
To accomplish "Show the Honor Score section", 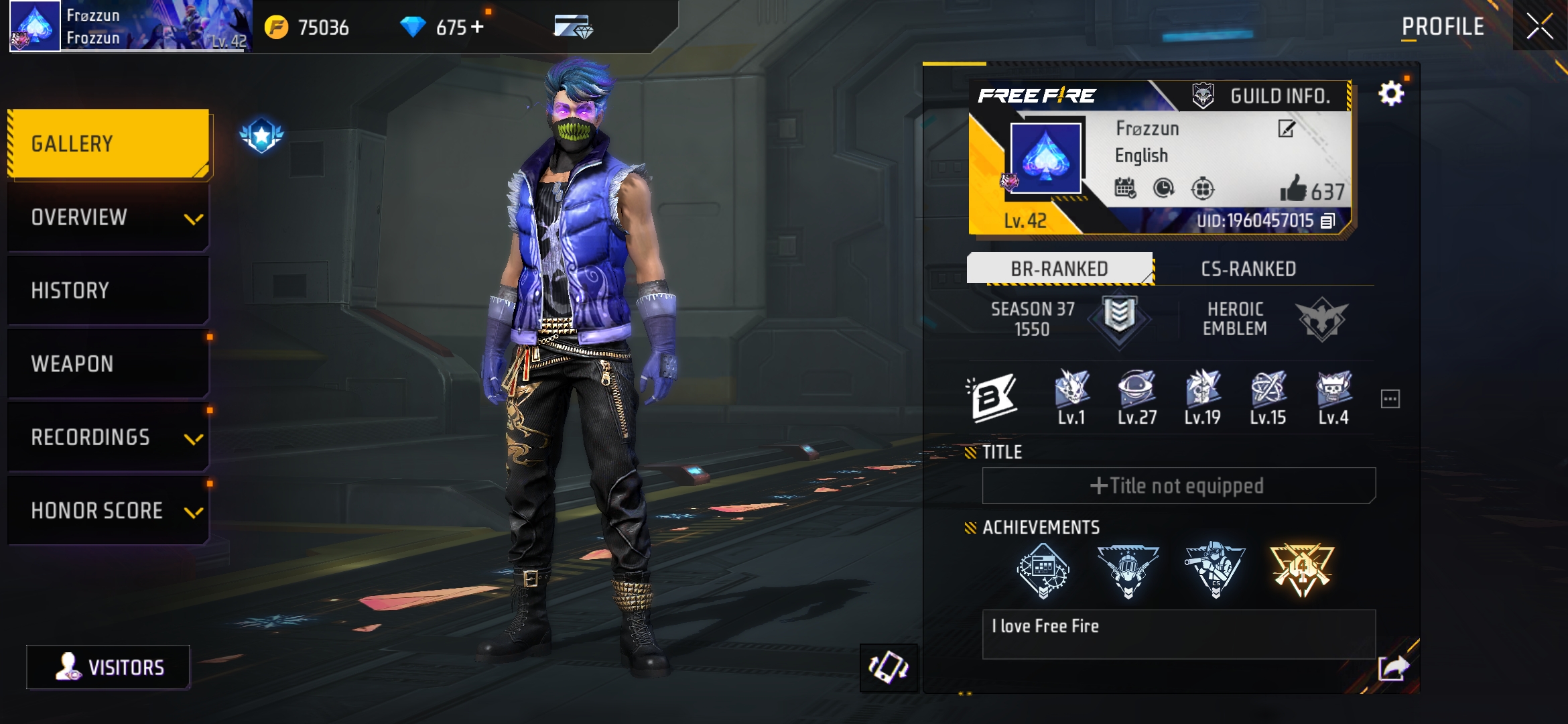I will coord(109,511).
